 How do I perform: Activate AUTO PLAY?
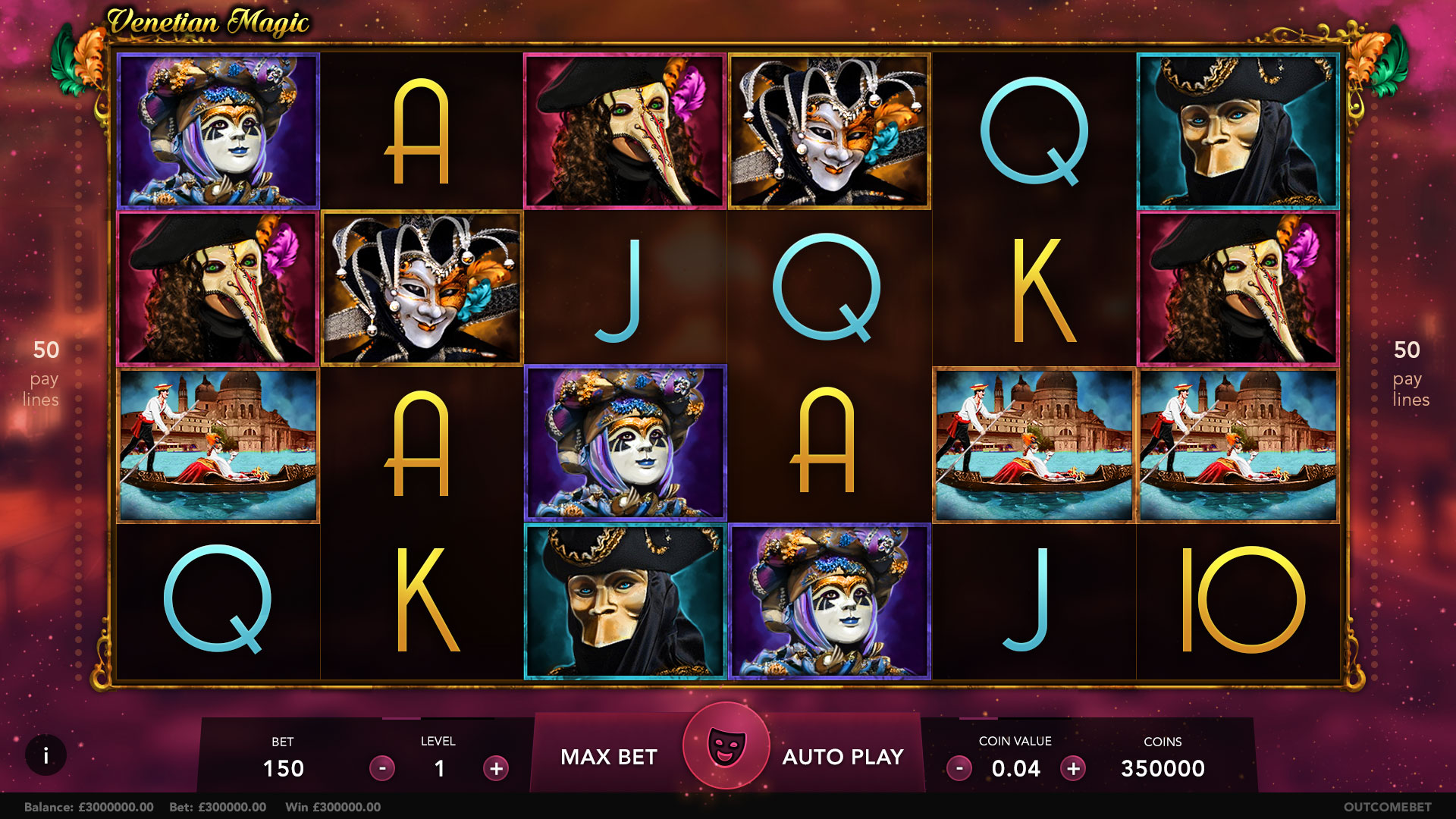843,757
